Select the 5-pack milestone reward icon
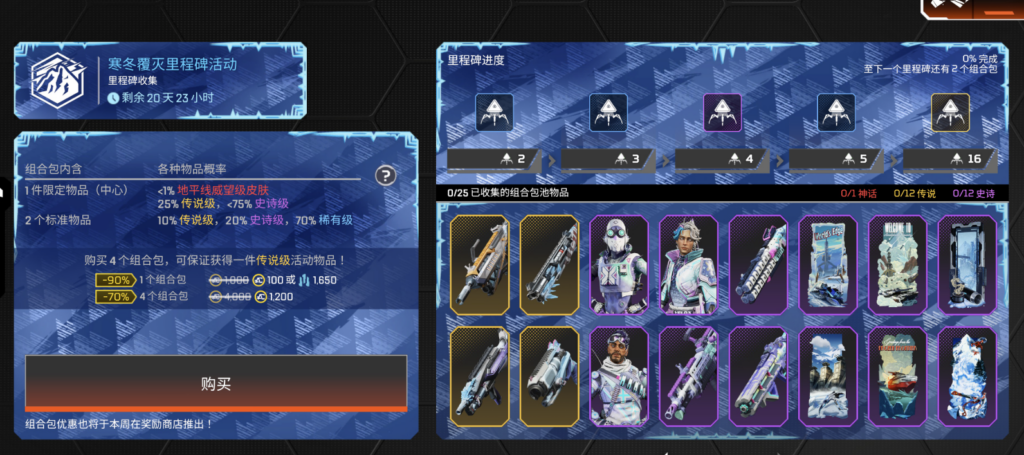Viewport: 1024px width, 455px height. [x=836, y=111]
